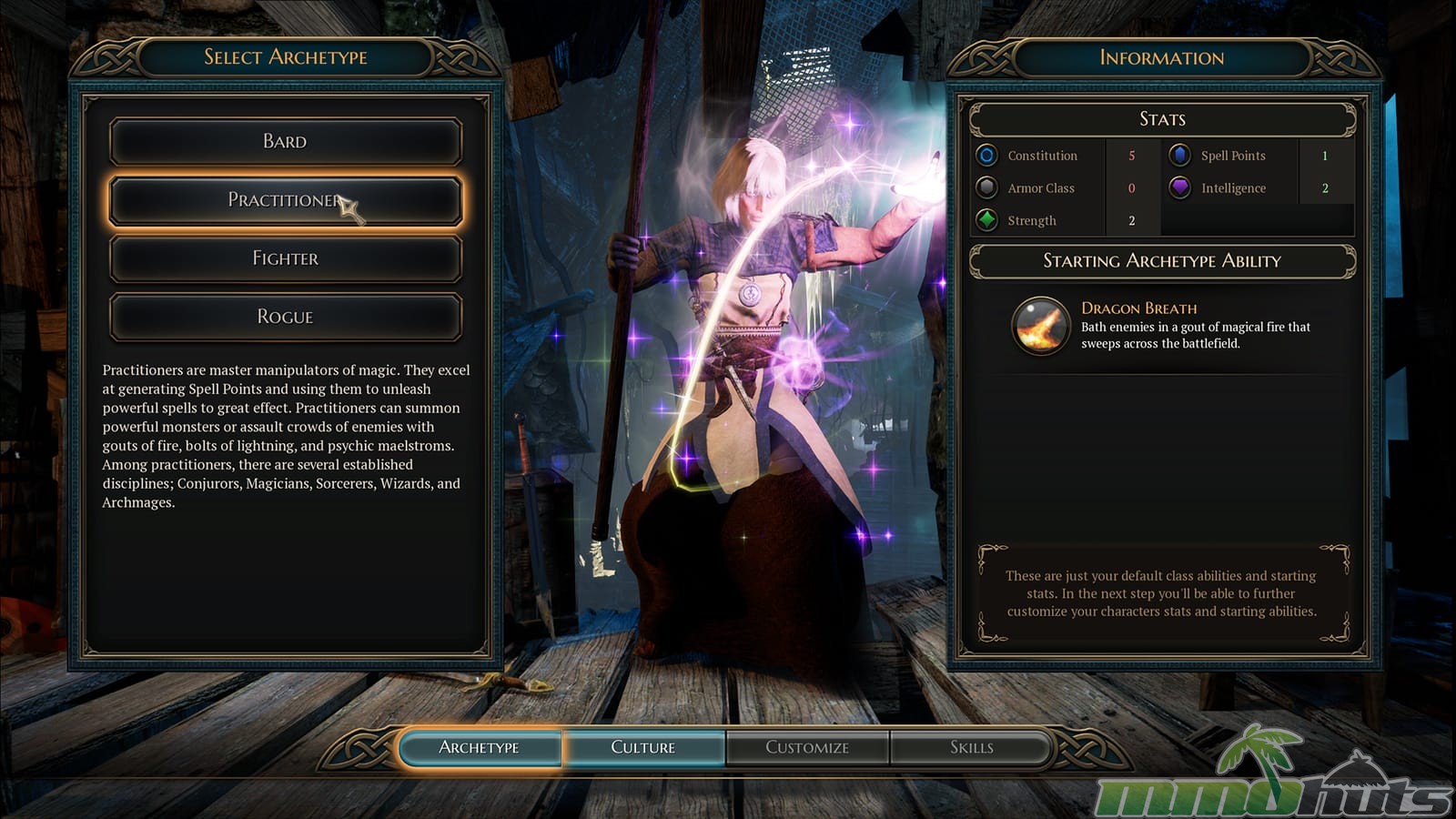Choose the Practitioner archetype

285,200
